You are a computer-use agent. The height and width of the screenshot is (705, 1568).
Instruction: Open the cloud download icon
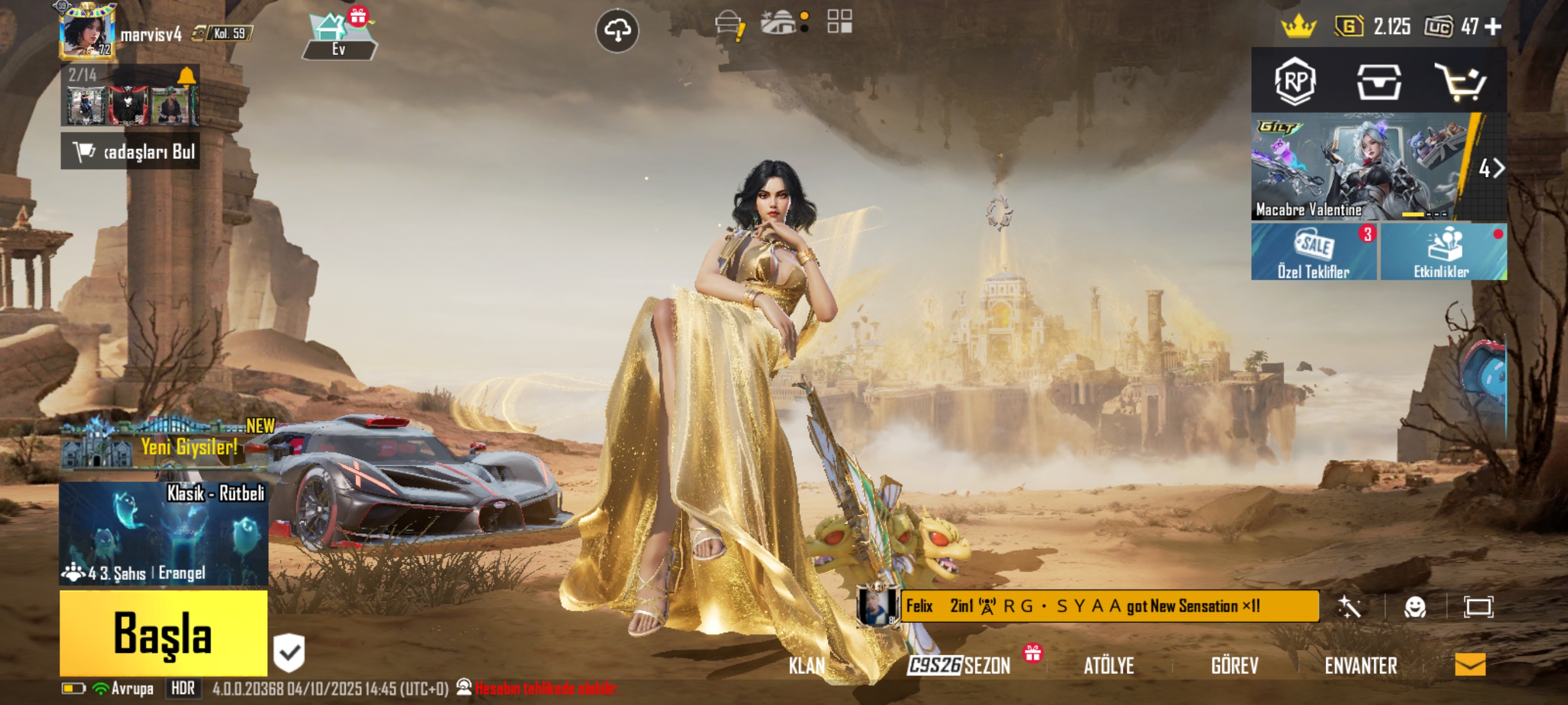[x=616, y=31]
